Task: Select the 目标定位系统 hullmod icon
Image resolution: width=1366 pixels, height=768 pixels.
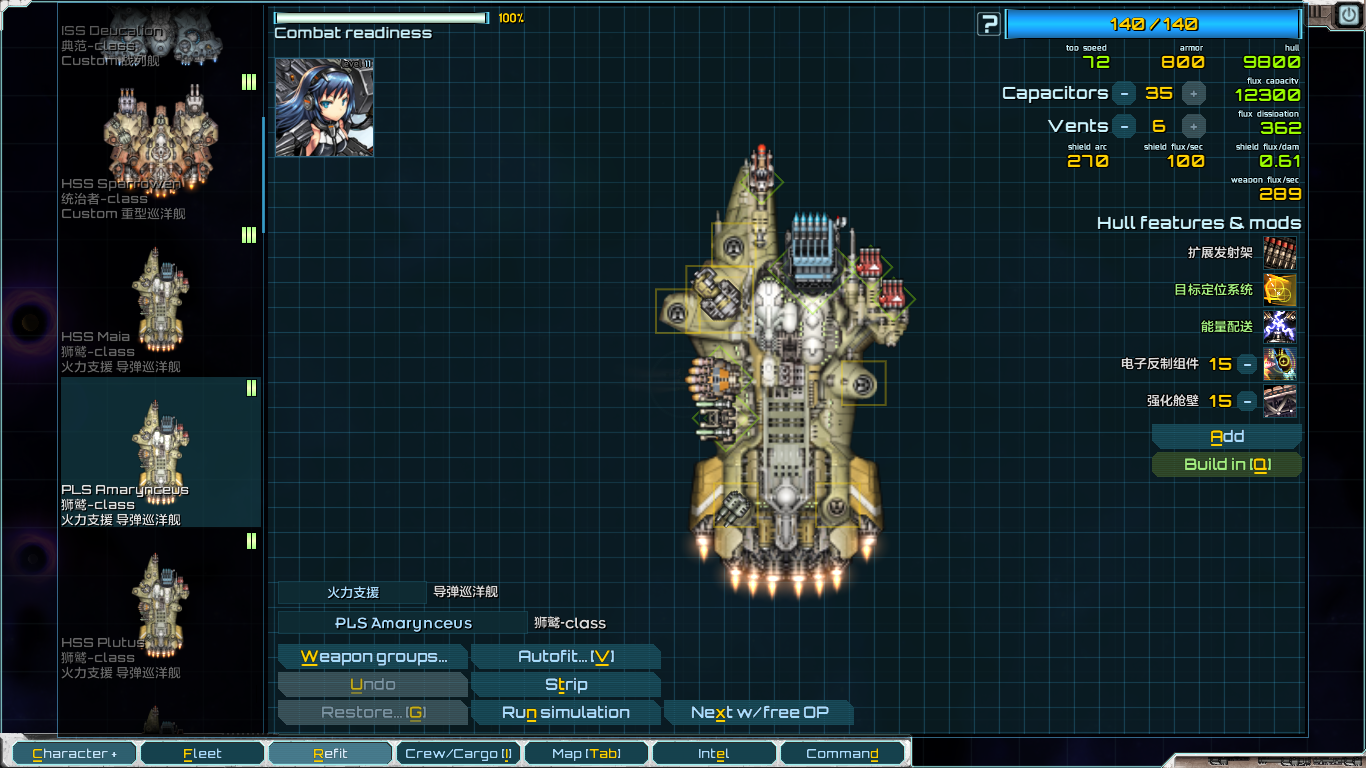Action: [x=1281, y=290]
